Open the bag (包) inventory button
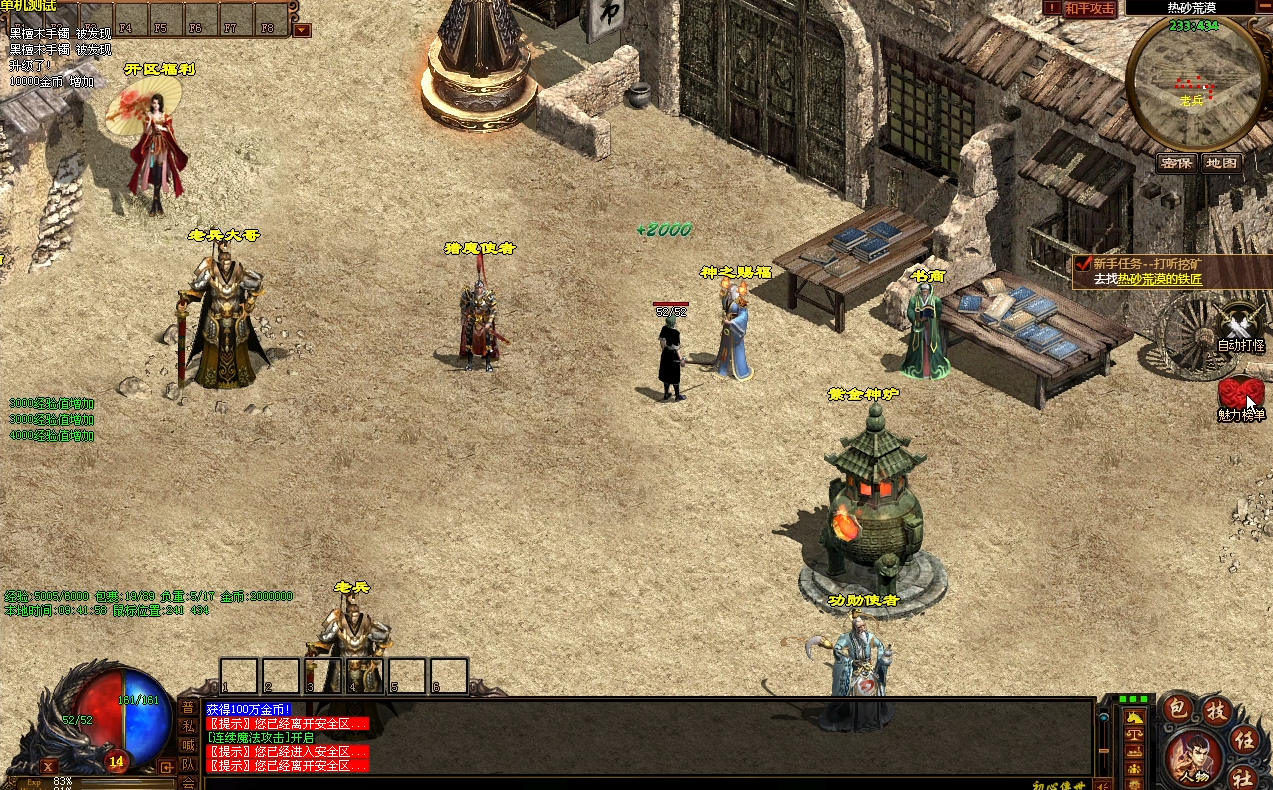Viewport: 1273px width, 790px height. click(x=1178, y=709)
